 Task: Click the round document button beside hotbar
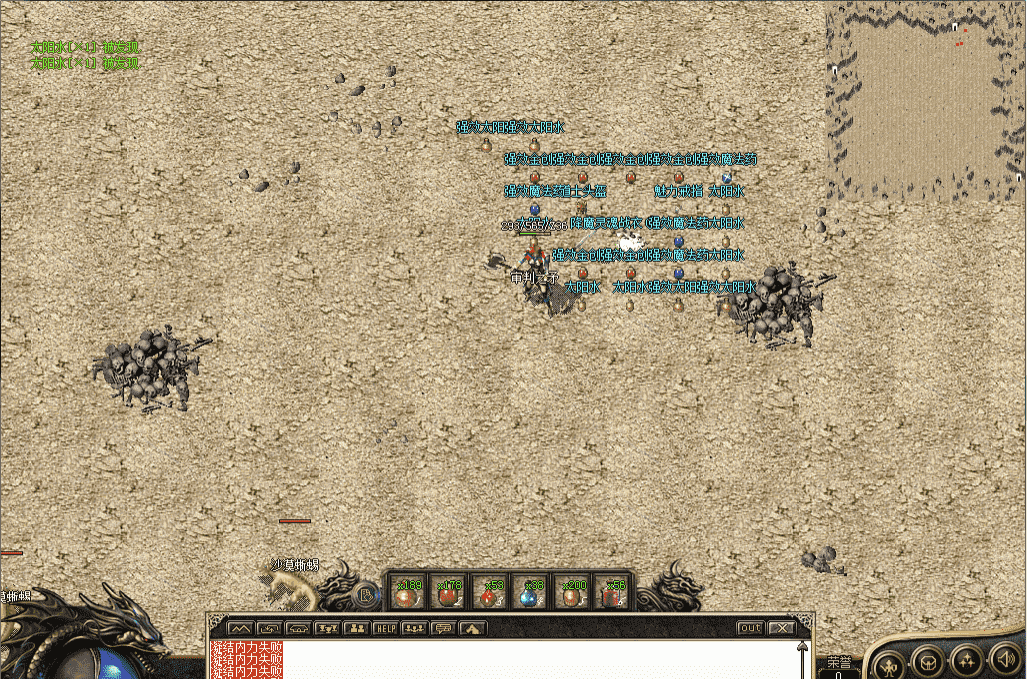tap(367, 596)
